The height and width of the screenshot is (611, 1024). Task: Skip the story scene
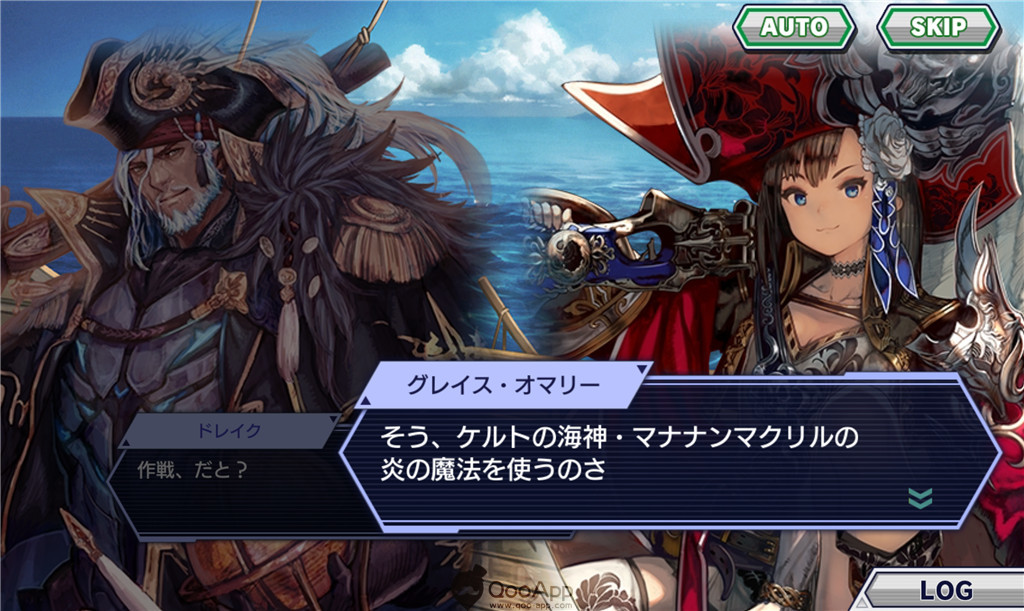point(938,27)
